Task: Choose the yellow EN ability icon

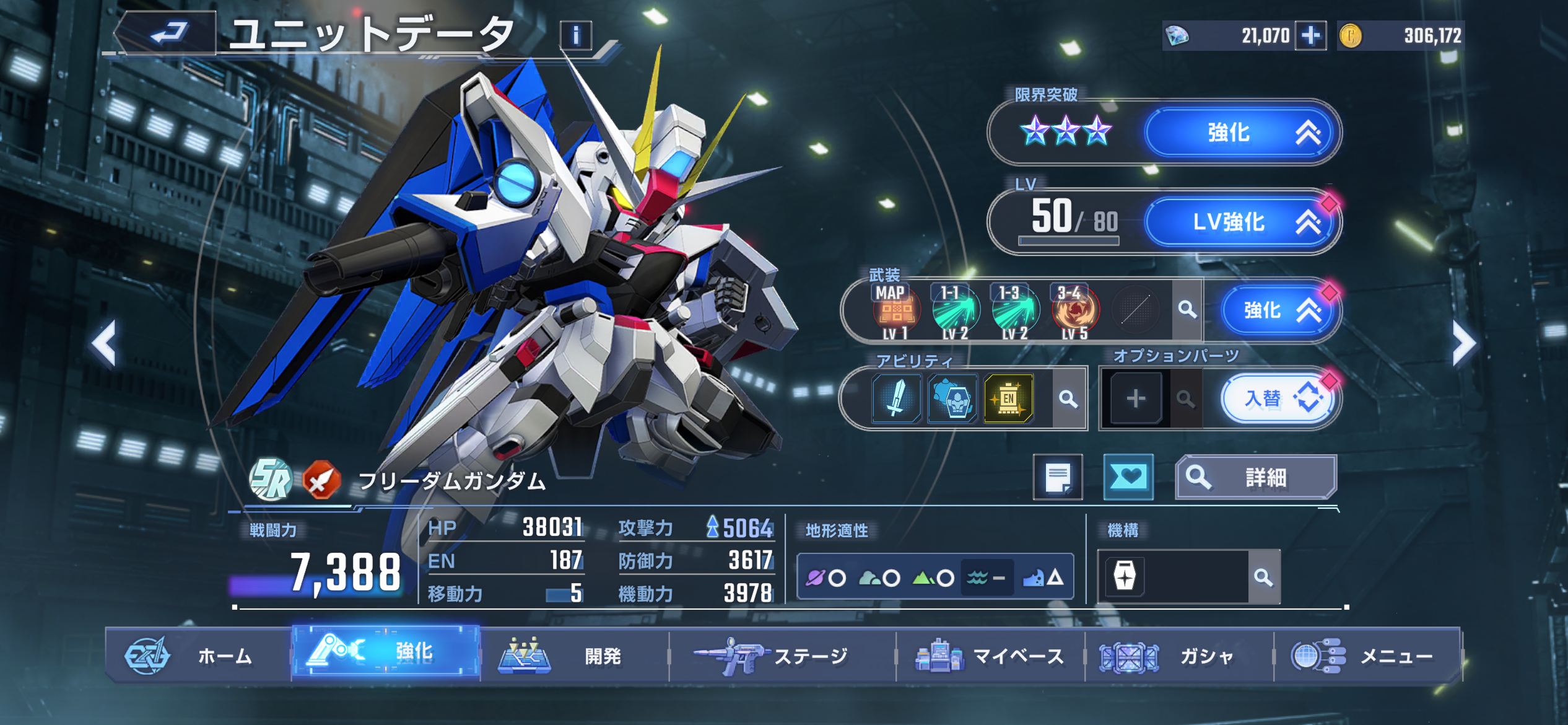Action: (x=1008, y=398)
